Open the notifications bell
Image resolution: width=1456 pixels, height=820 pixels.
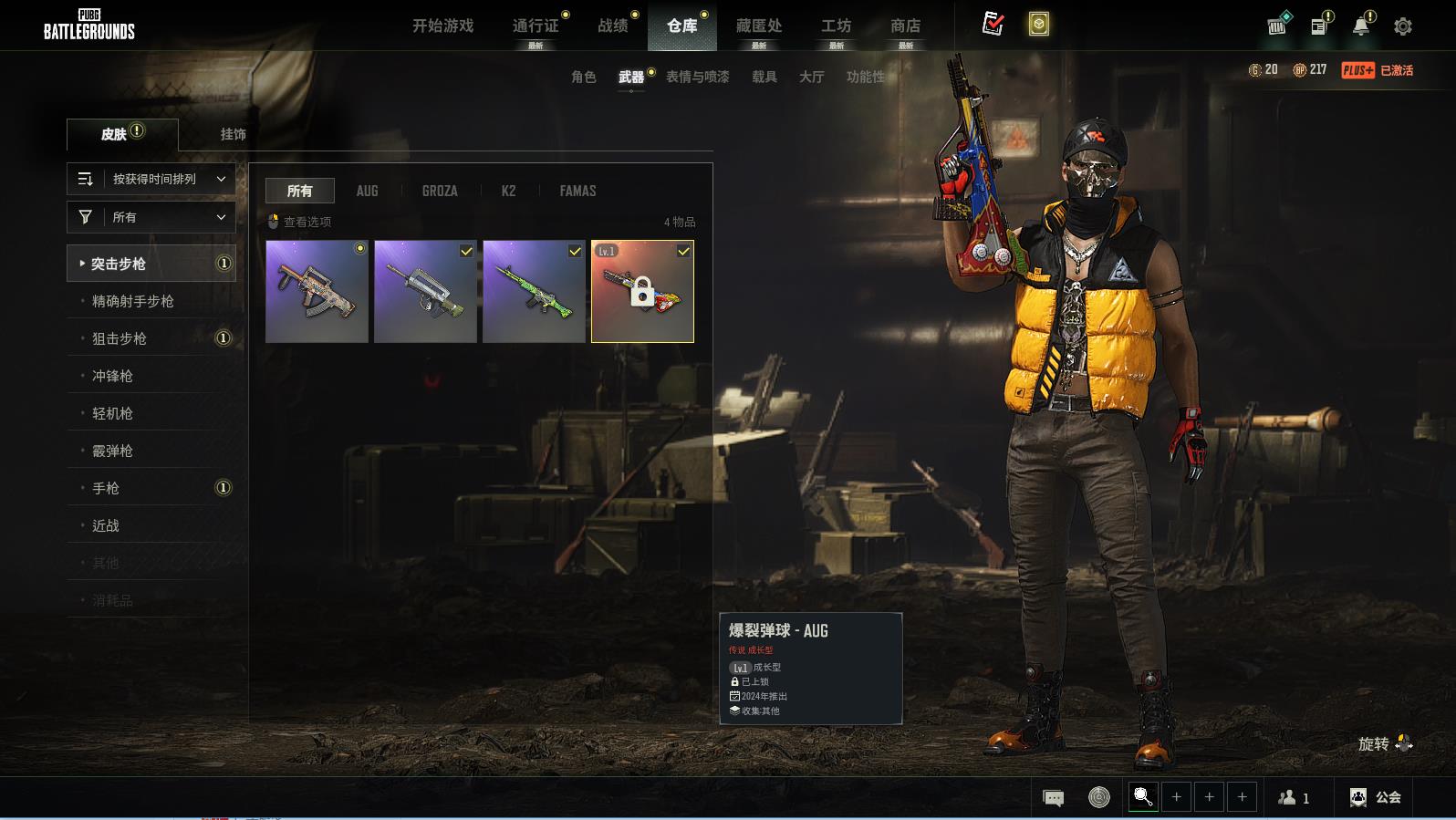click(x=1360, y=26)
